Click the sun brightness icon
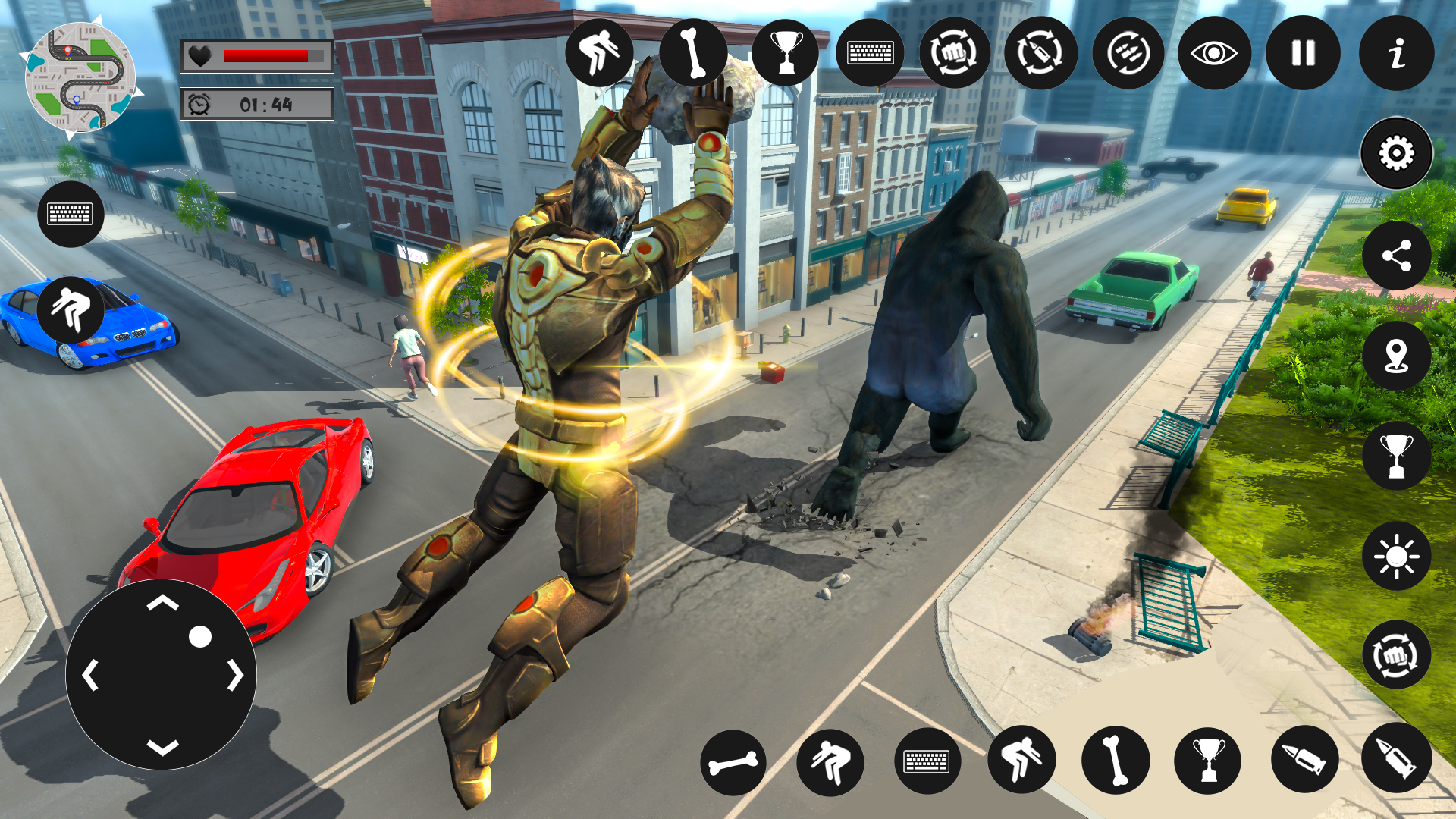1456x819 pixels. 1396,557
